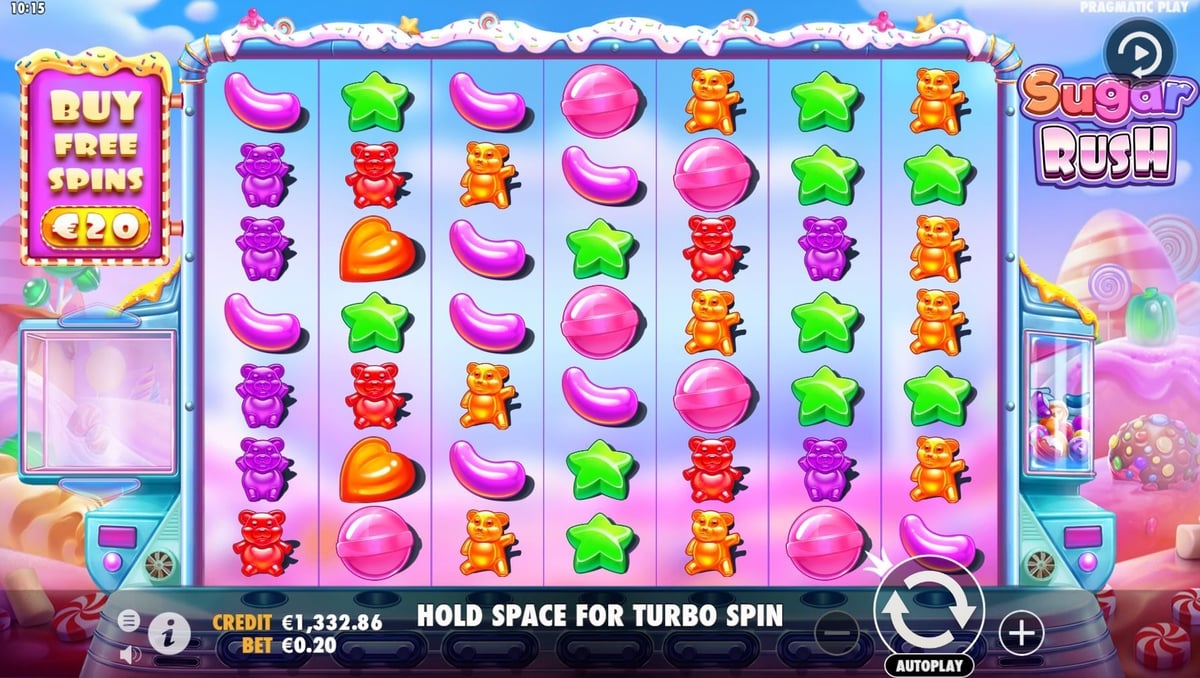
Task: Increase the bet with the plus button
Action: (1021, 632)
